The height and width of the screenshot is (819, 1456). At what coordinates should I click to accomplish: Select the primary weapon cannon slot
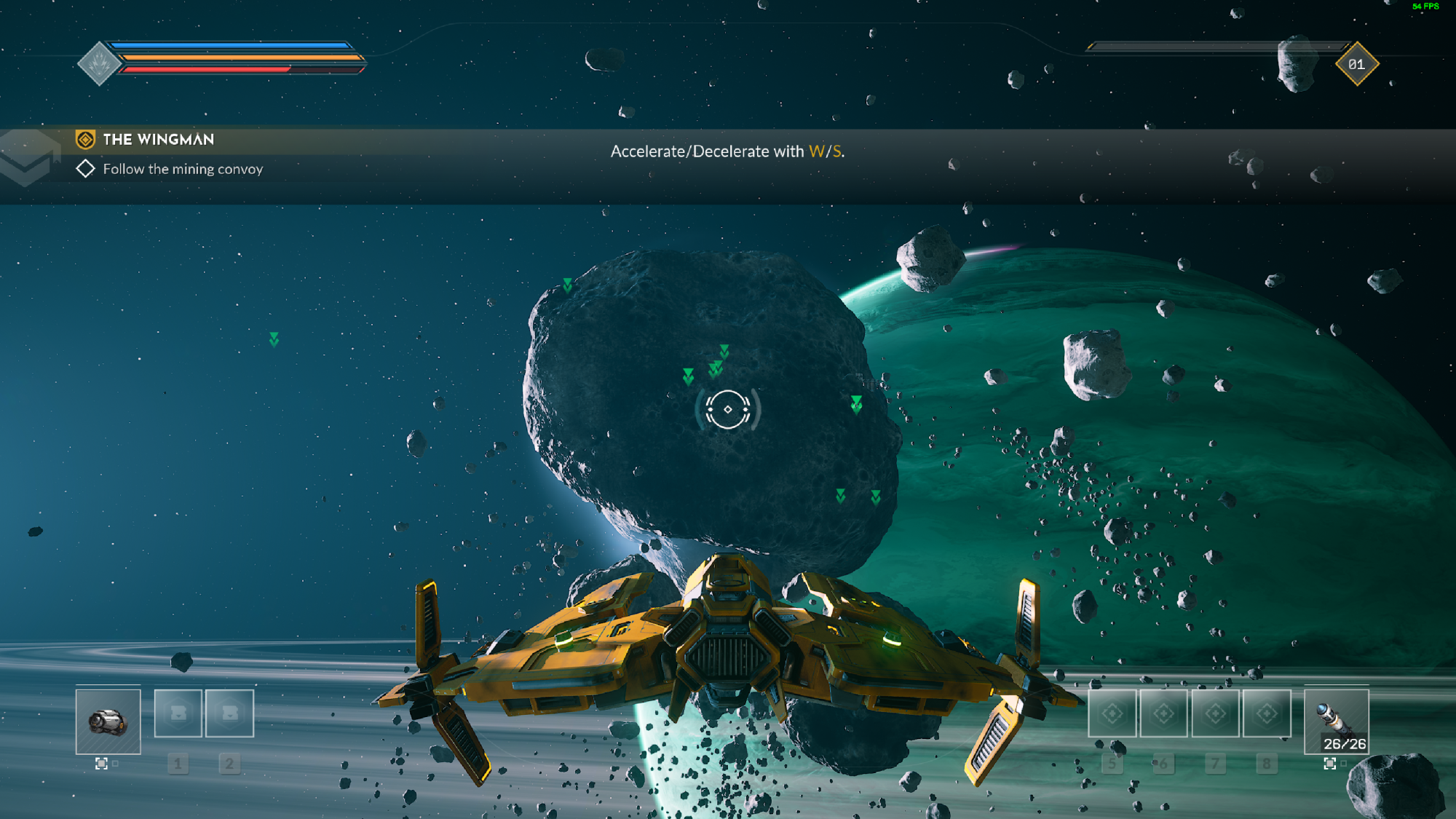point(108,721)
